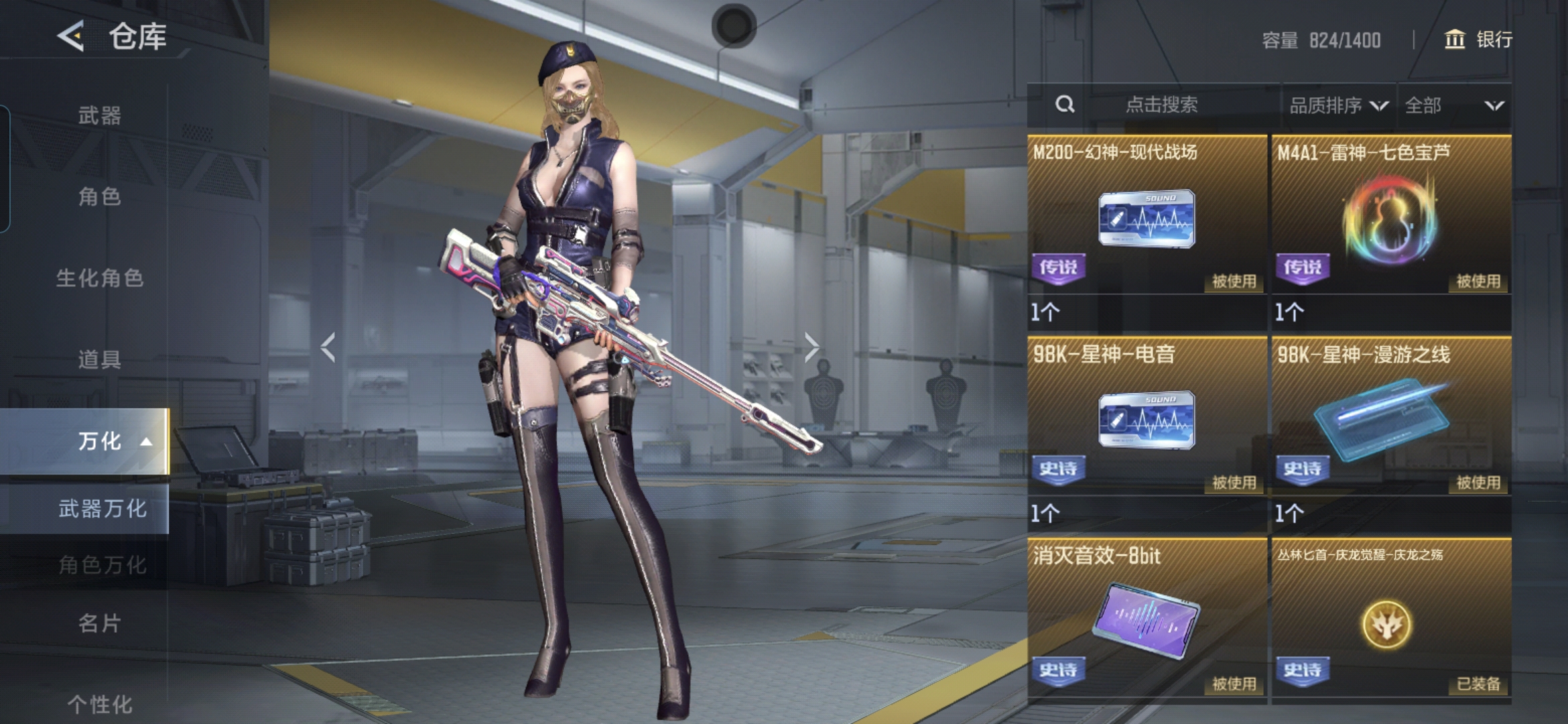This screenshot has height=724, width=1568.
Task: Show the 道具 category
Action: click(x=99, y=359)
